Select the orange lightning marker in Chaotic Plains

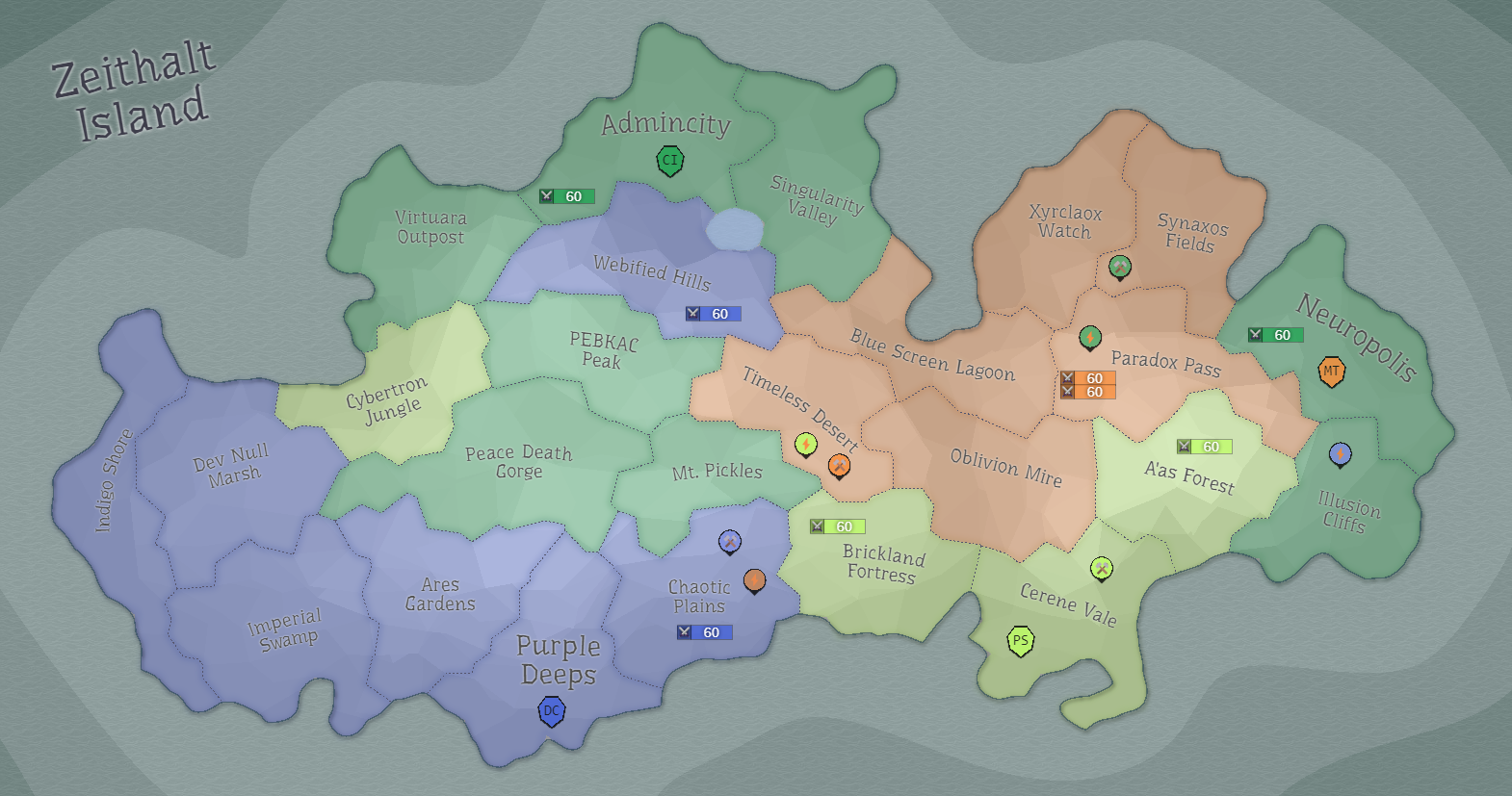pos(755,580)
